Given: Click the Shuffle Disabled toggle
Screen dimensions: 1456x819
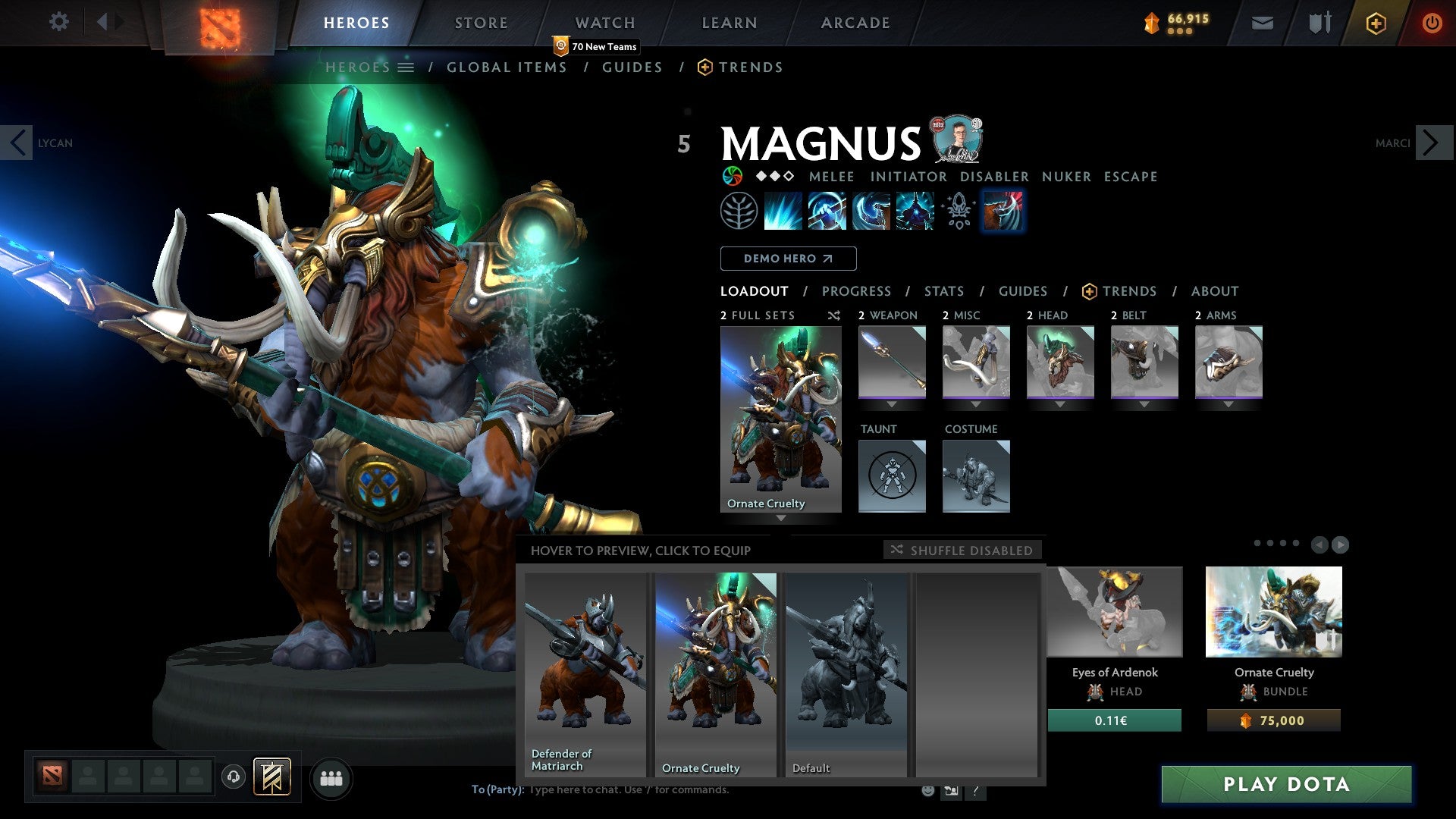Looking at the screenshot, I should pos(962,551).
